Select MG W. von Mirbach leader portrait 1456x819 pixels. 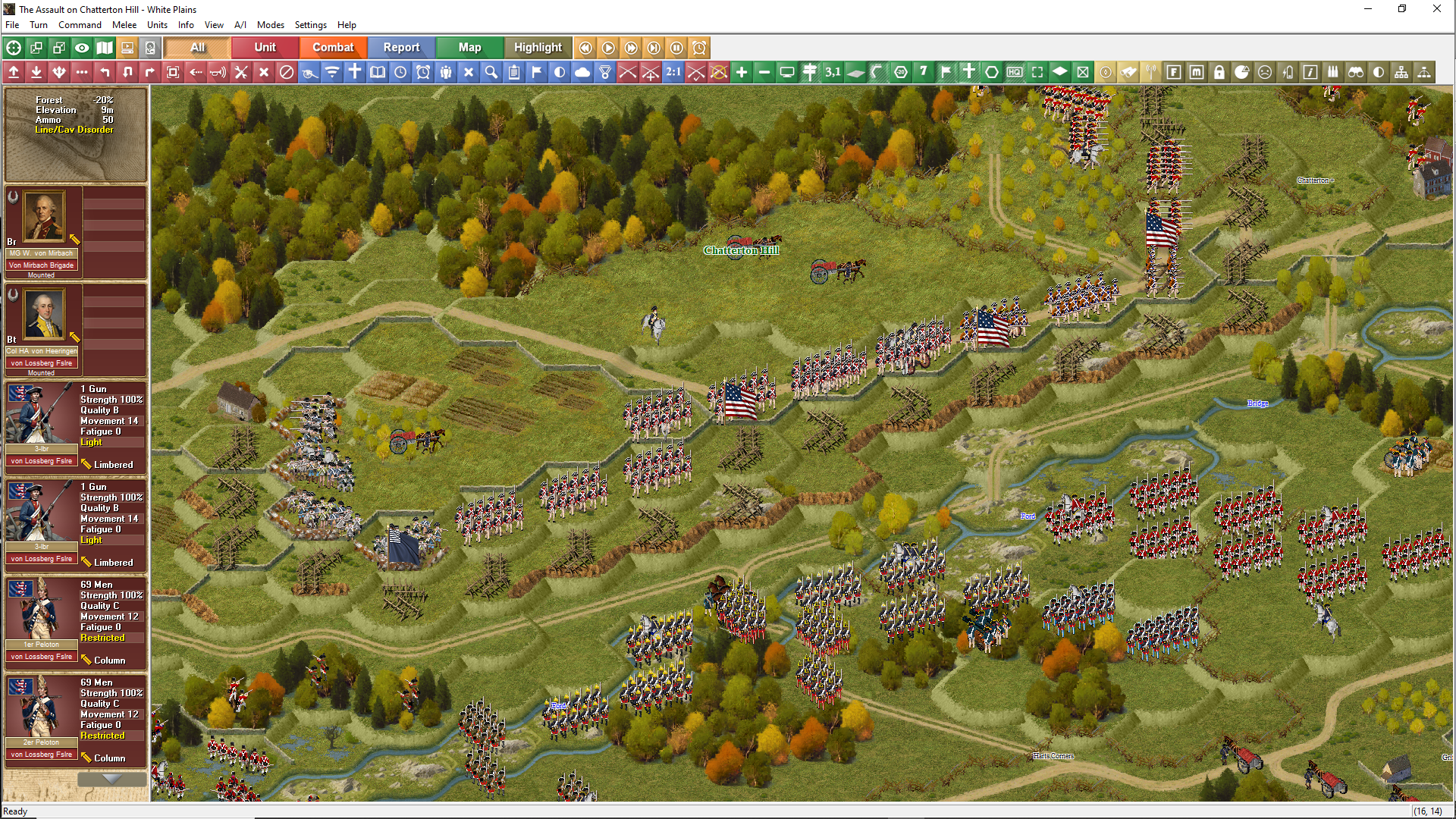click(x=44, y=217)
